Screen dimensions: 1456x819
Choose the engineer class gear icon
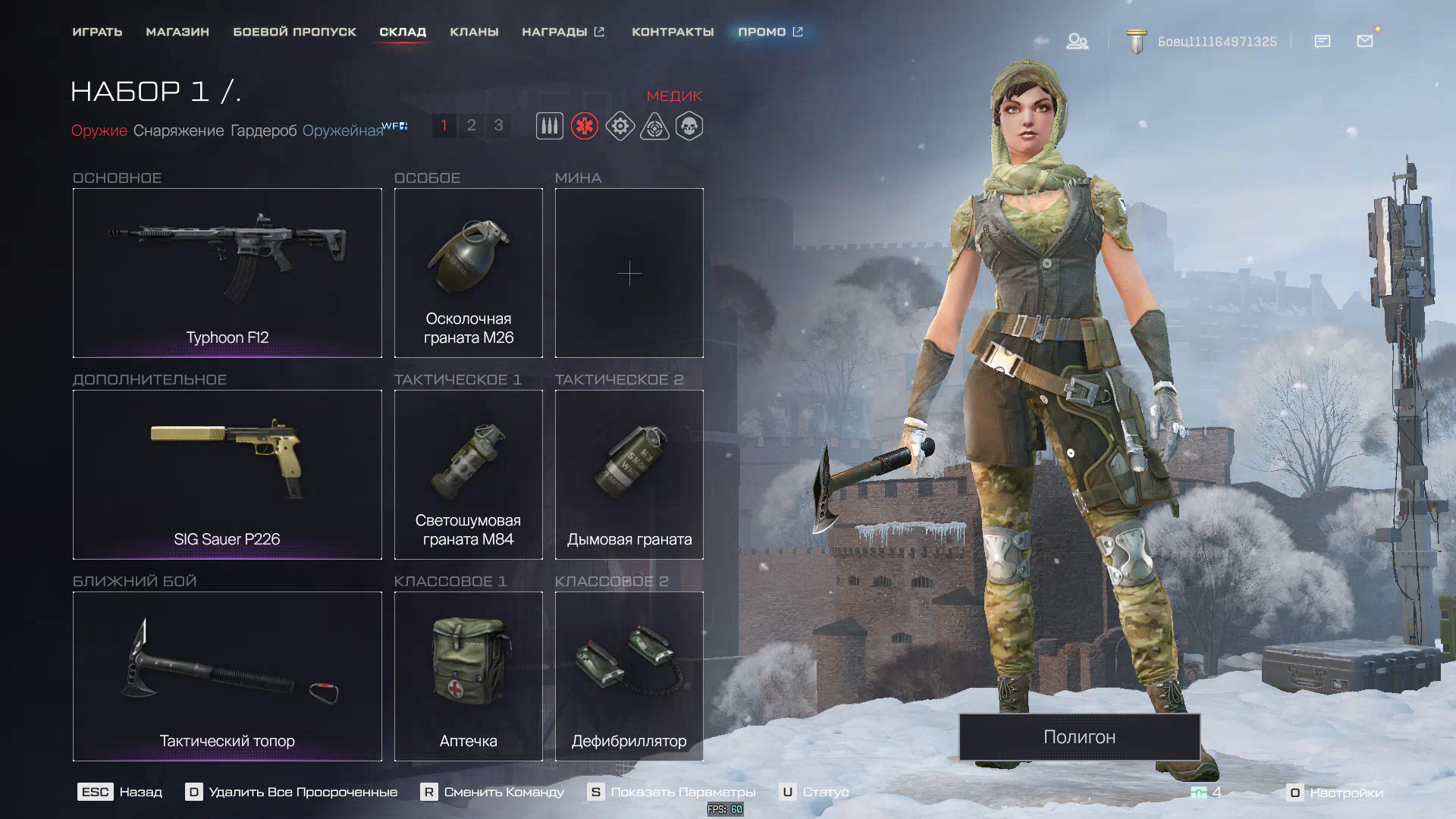tap(620, 126)
